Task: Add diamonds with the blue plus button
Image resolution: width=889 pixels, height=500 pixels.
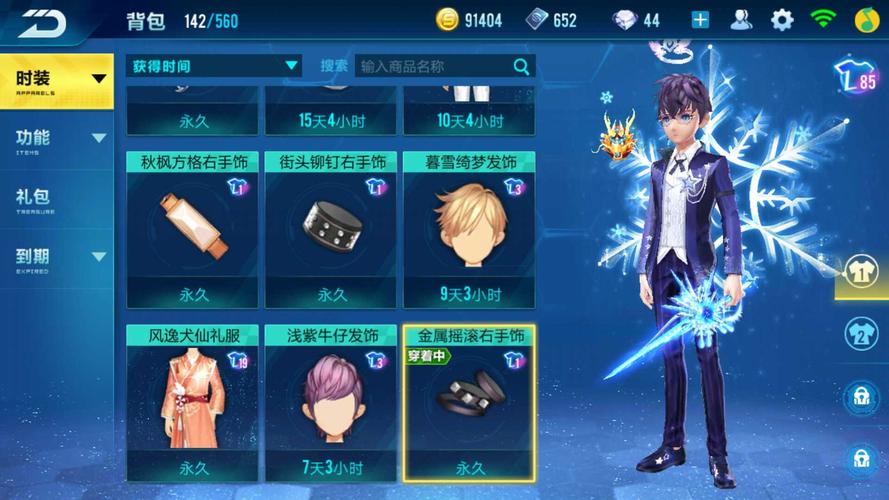Action: [x=700, y=20]
